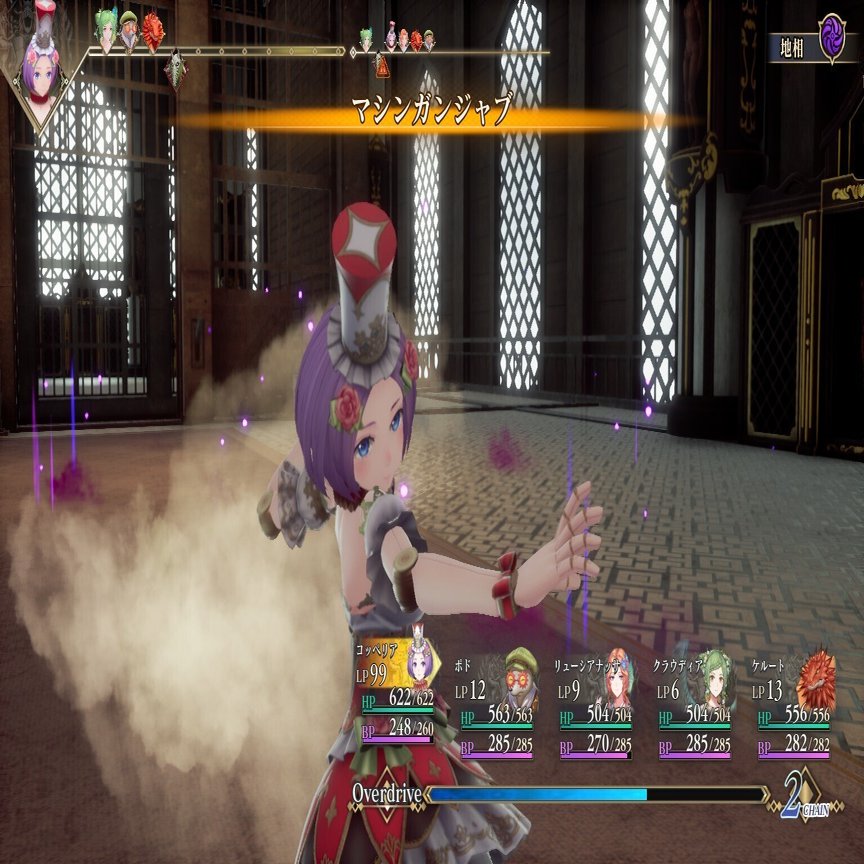Choose the リューシアナッサ party panel
Viewport: 864px width, 864px height.
(597, 707)
